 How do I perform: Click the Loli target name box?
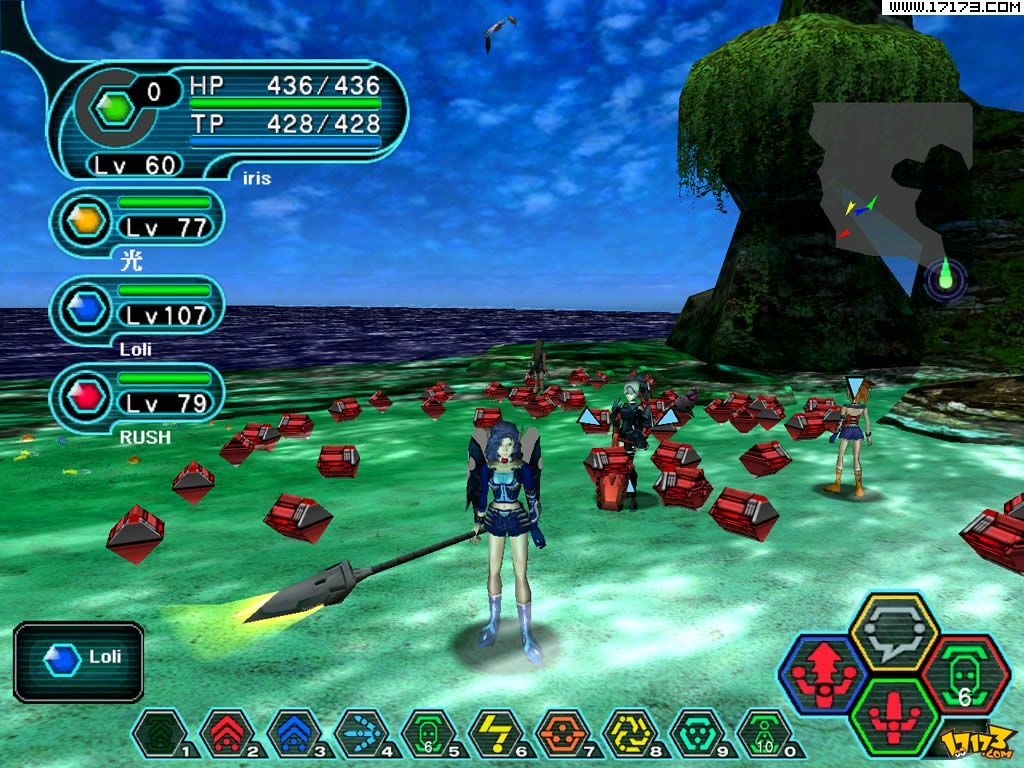[x=80, y=658]
